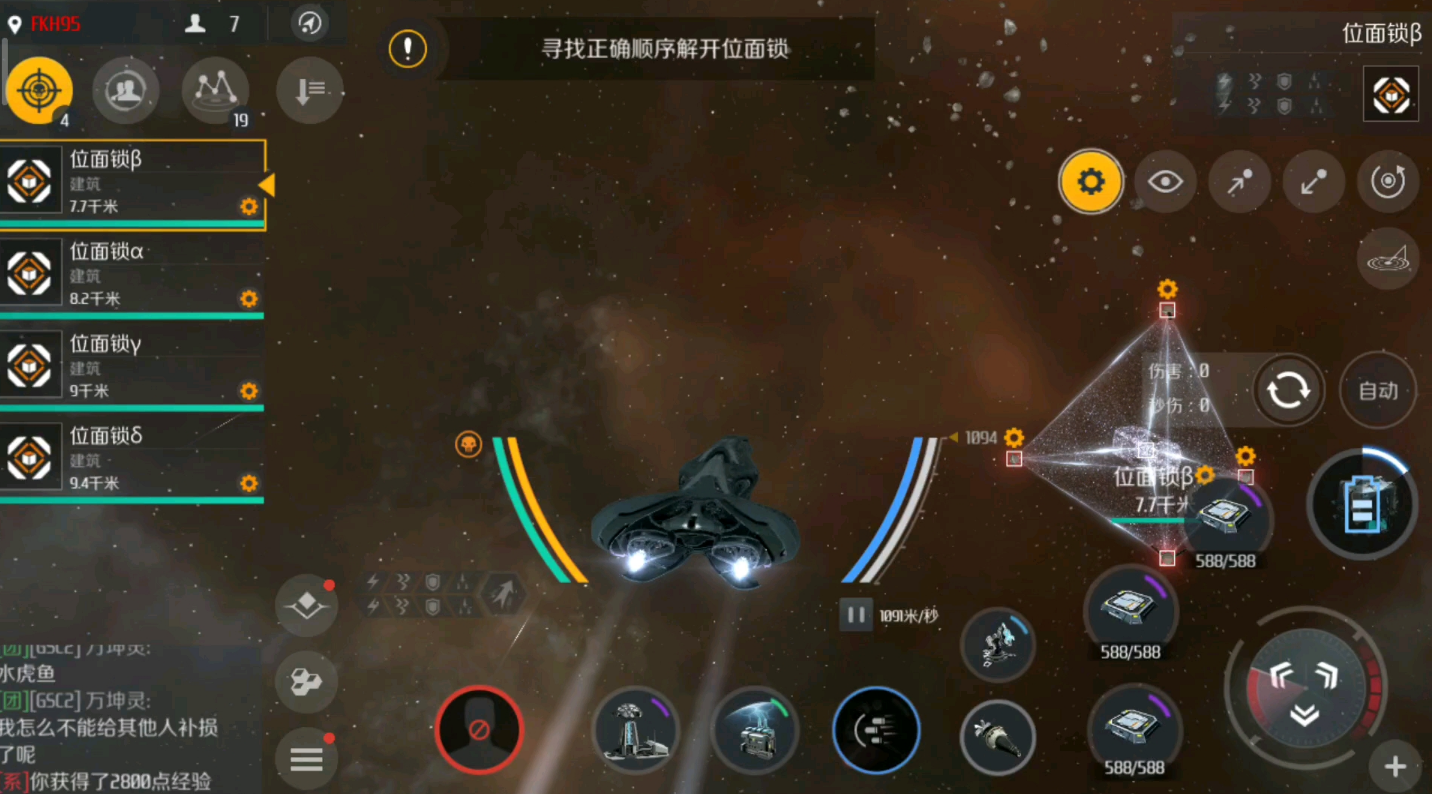1432x794 pixels.
Task: Open the sort filter dropdown at top left
Action: click(x=309, y=90)
